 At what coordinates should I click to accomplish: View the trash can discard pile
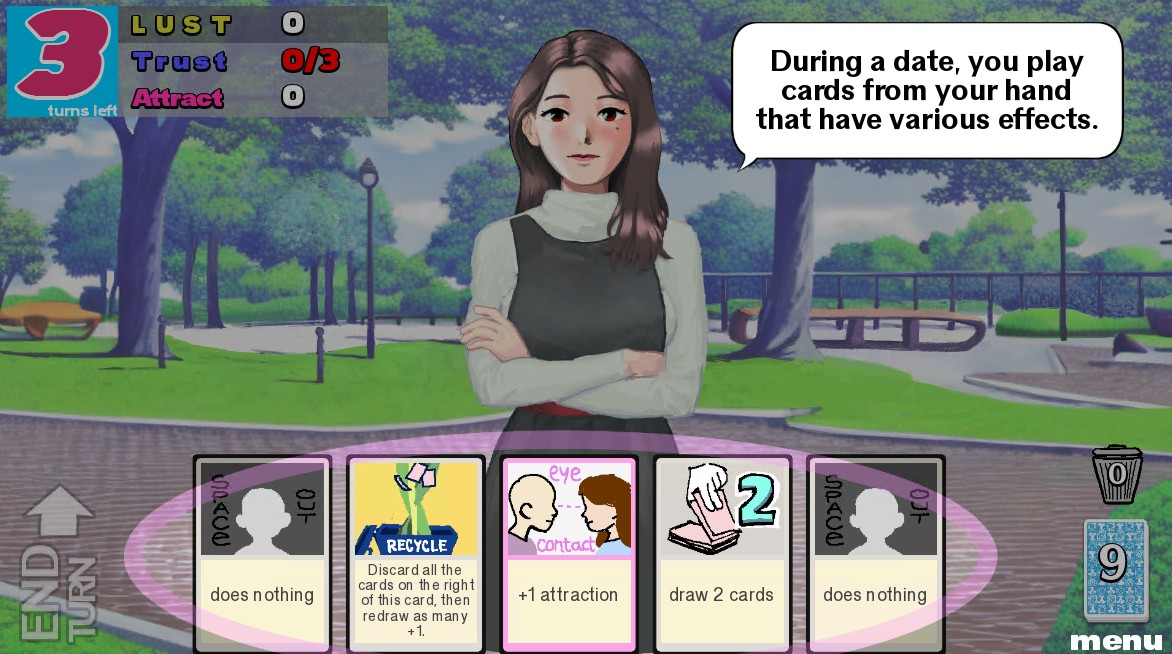[x=1116, y=474]
